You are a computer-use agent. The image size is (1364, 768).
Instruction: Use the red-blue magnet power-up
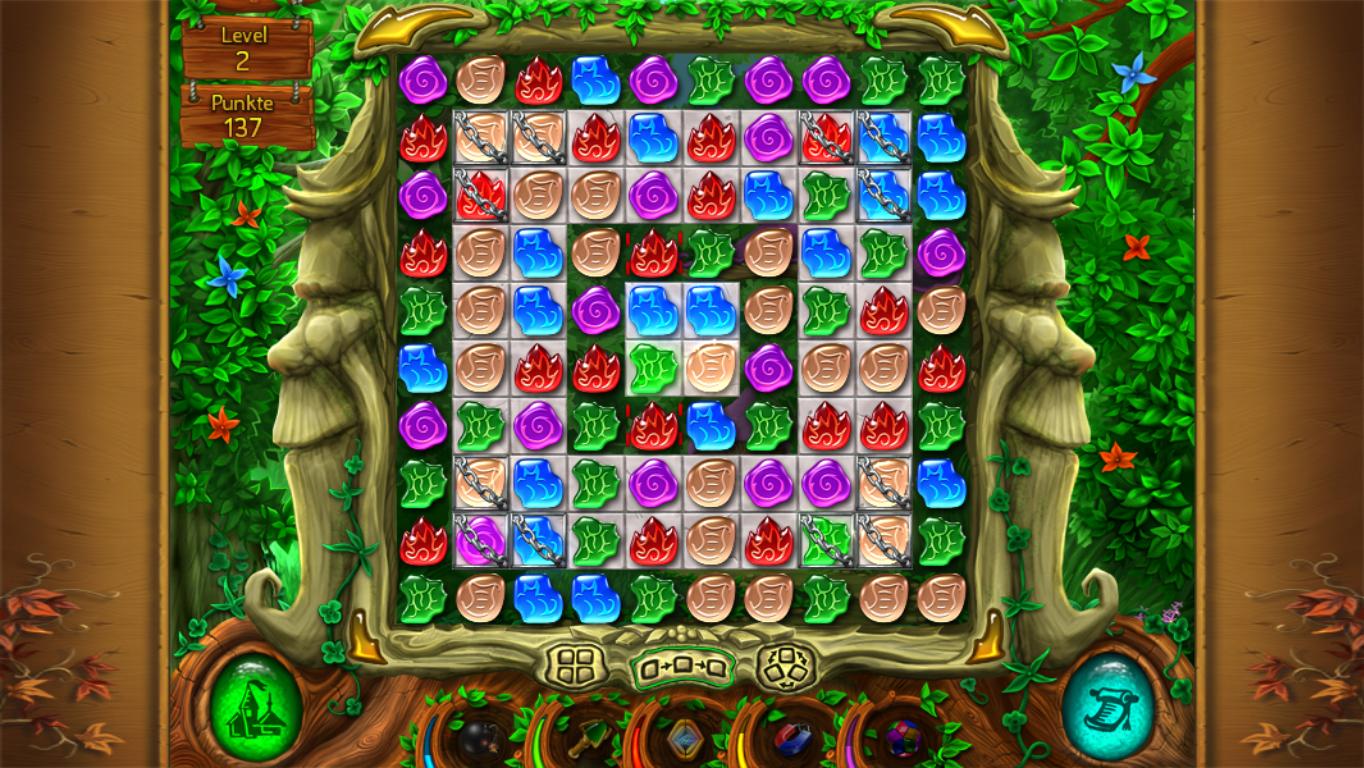click(x=792, y=740)
